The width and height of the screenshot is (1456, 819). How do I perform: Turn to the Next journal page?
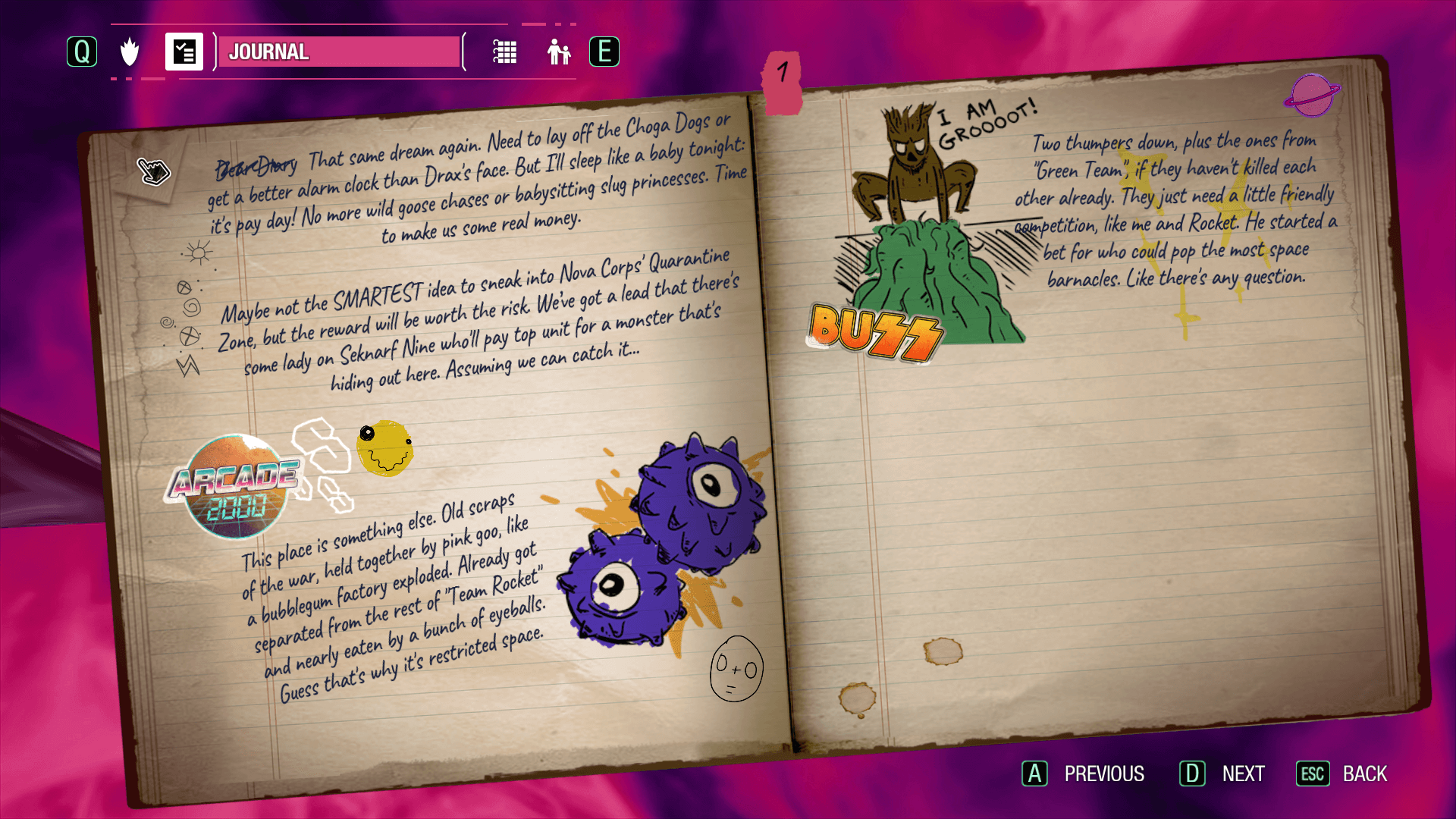point(1222,773)
